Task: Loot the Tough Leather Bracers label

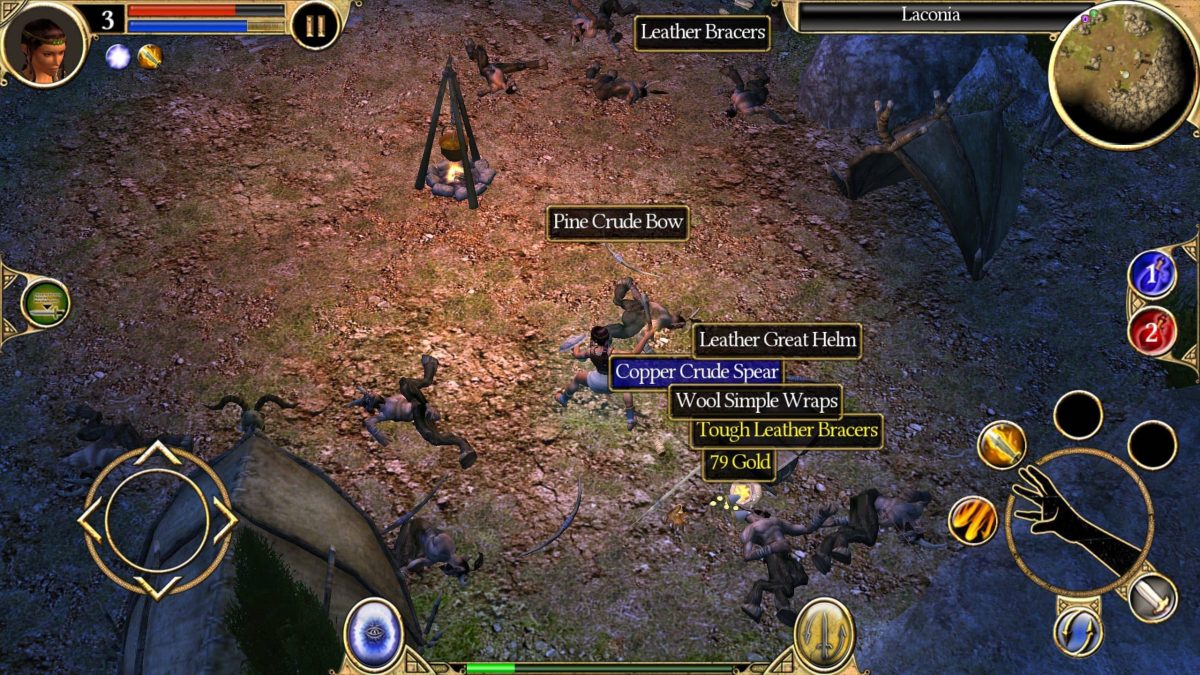Action: tap(787, 432)
